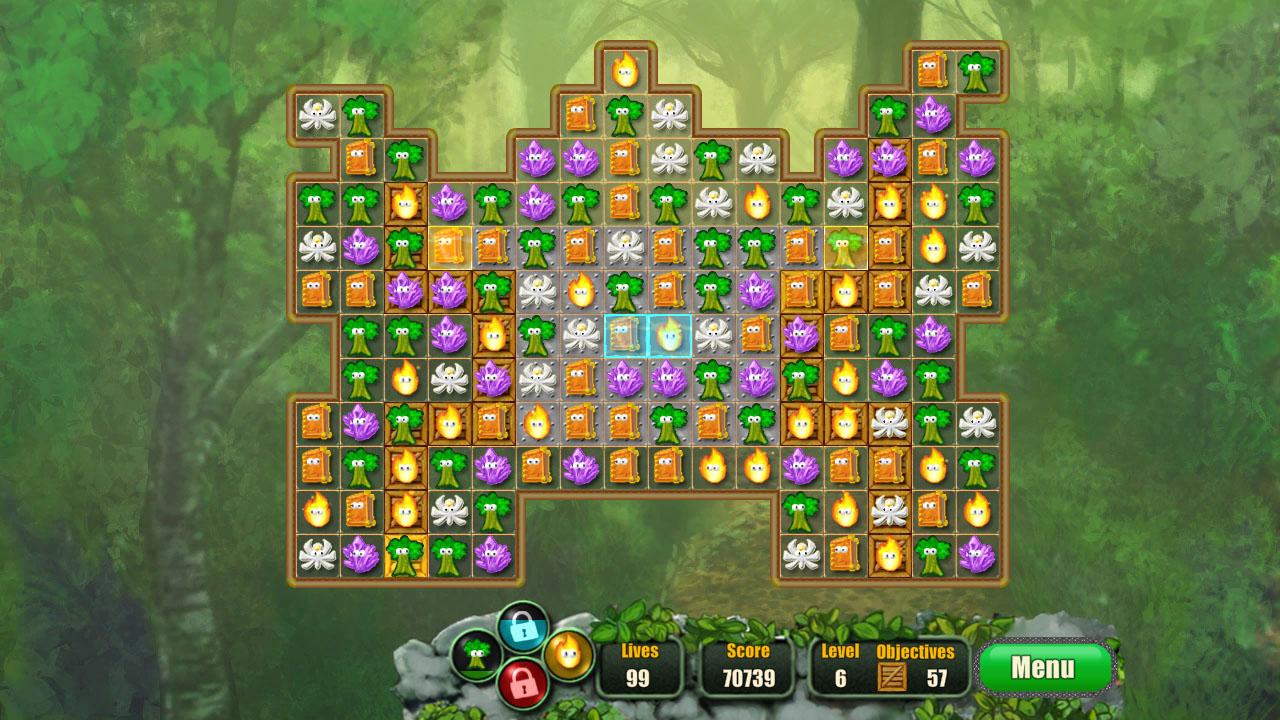Image resolution: width=1280 pixels, height=720 pixels.
Task: Click the tree tile in the top-right corner
Action: click(978, 70)
